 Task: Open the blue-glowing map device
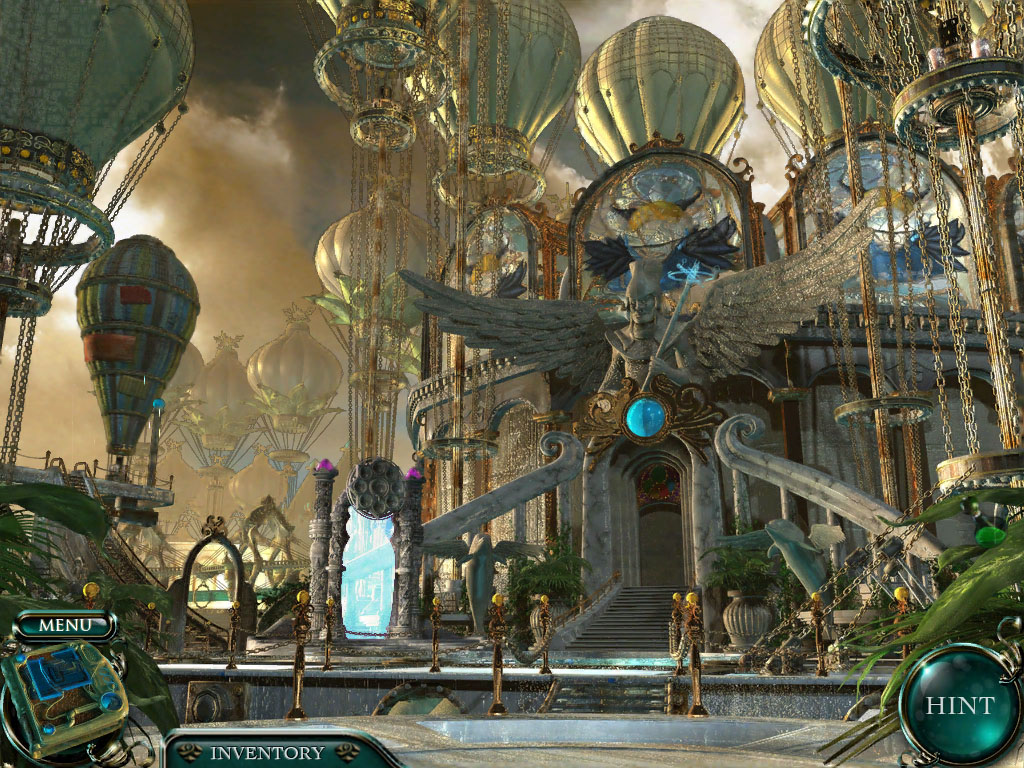[63, 691]
